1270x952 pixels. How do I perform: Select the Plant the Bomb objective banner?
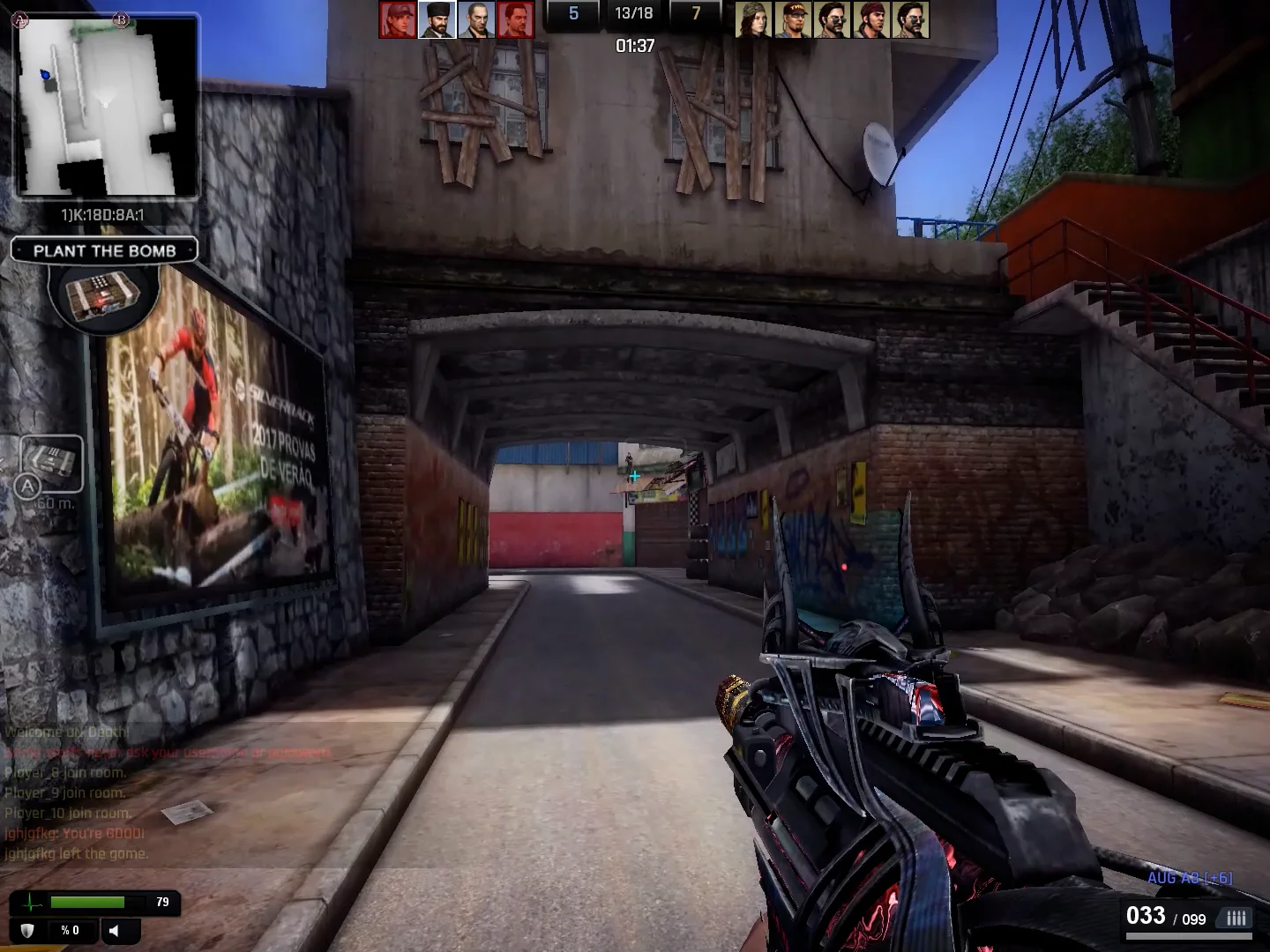click(x=104, y=250)
